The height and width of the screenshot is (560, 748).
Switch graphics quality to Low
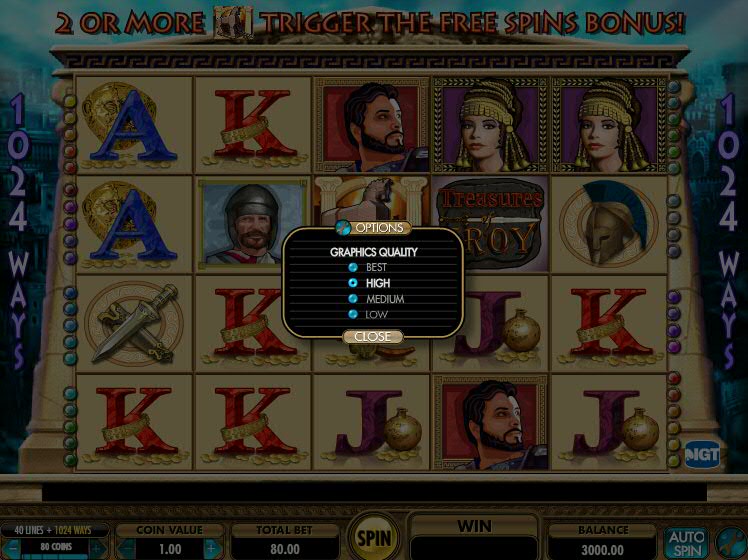point(353,315)
